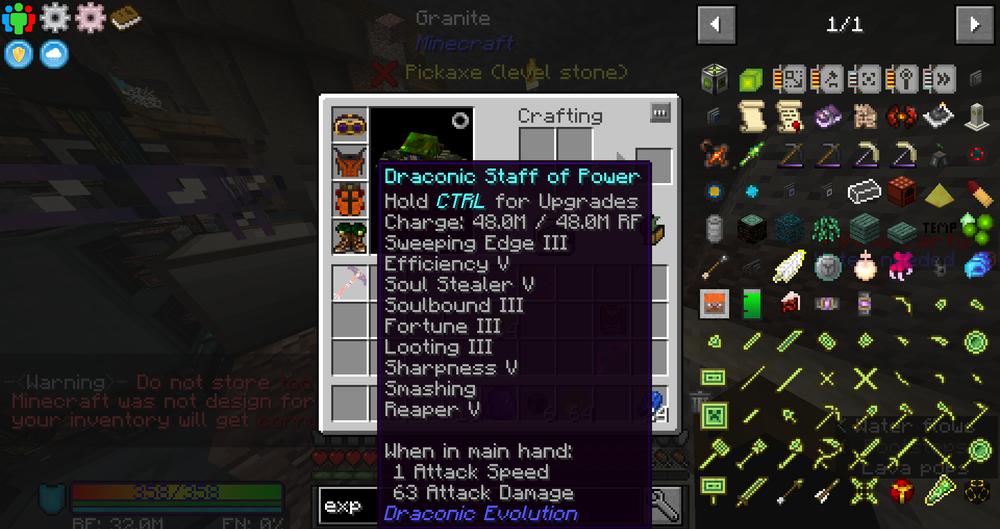Click the blue cloud icon
Viewport: 1000px width, 529px height.
pos(54,53)
